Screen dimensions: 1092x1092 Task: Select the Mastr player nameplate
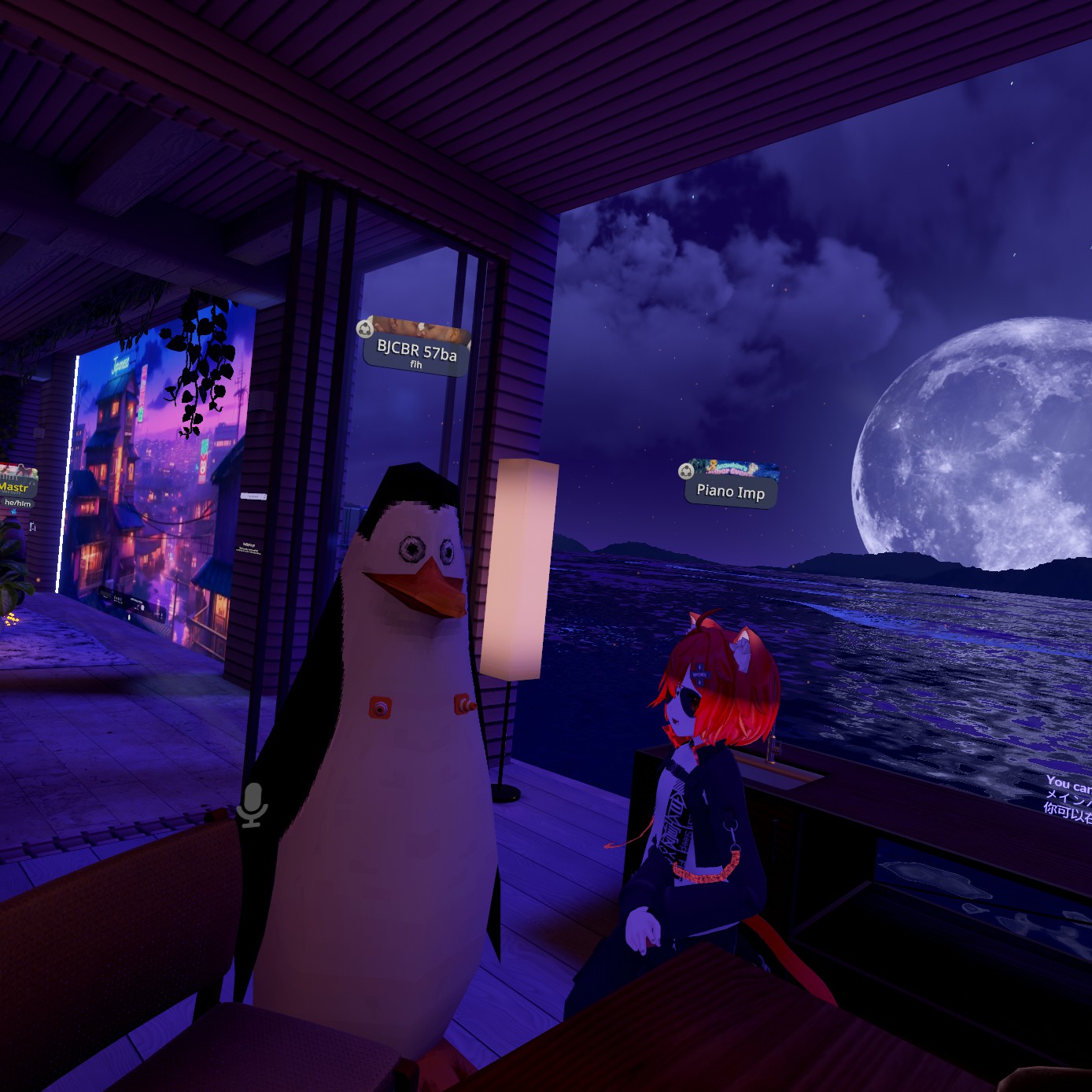point(15,488)
